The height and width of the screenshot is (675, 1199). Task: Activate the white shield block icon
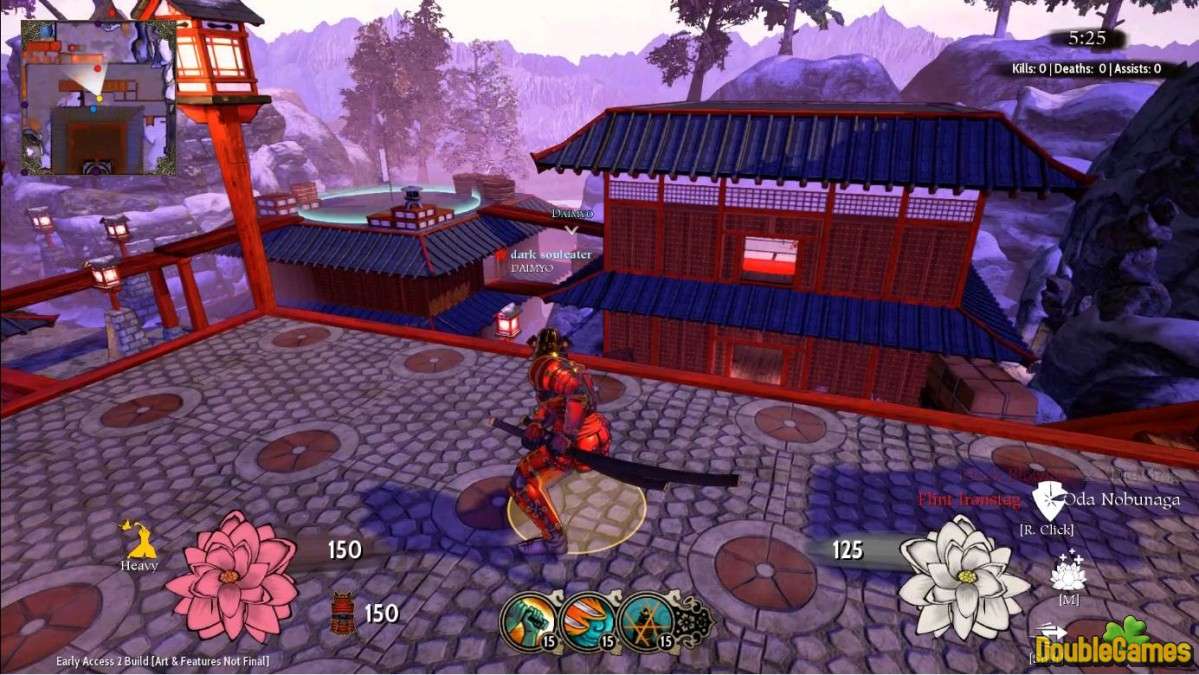[x=1047, y=499]
